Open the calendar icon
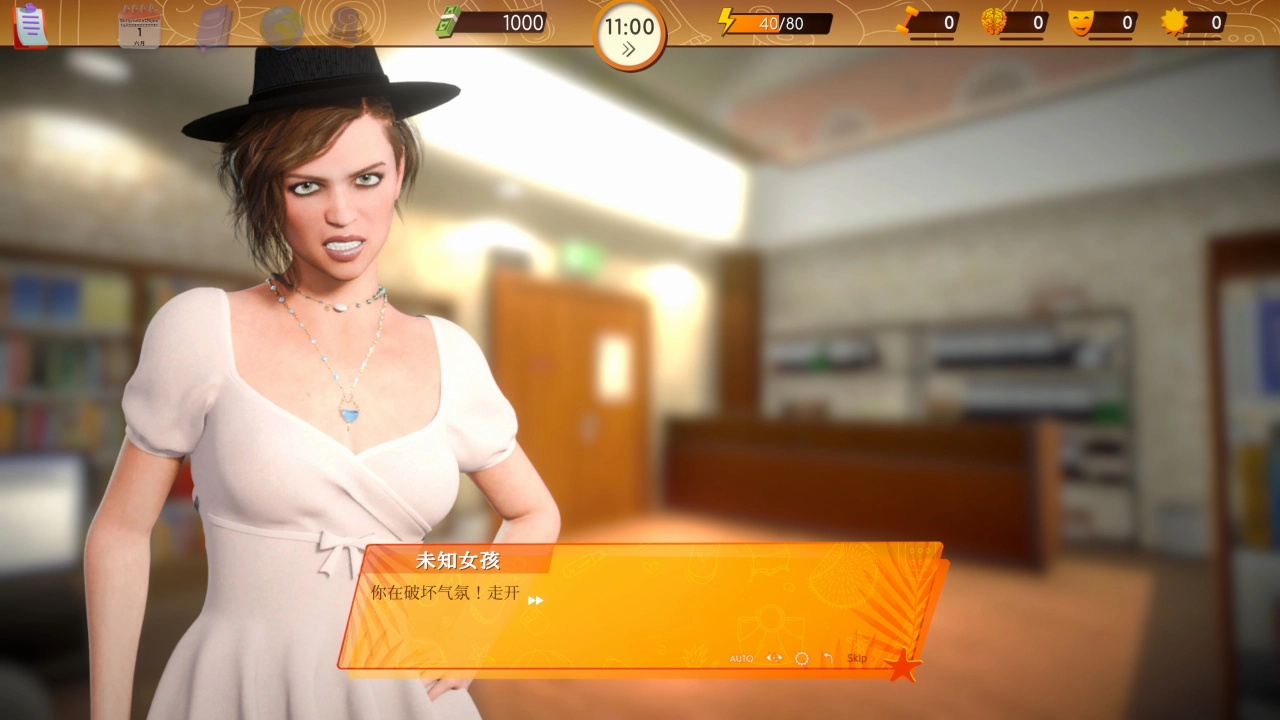1280x720 pixels. tap(139, 25)
